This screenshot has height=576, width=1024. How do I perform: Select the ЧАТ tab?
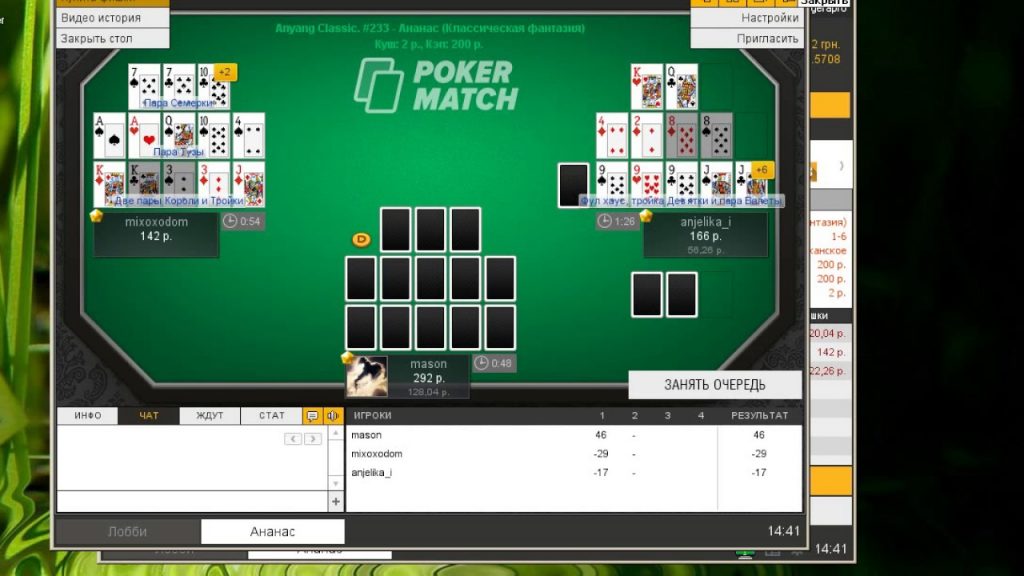149,416
